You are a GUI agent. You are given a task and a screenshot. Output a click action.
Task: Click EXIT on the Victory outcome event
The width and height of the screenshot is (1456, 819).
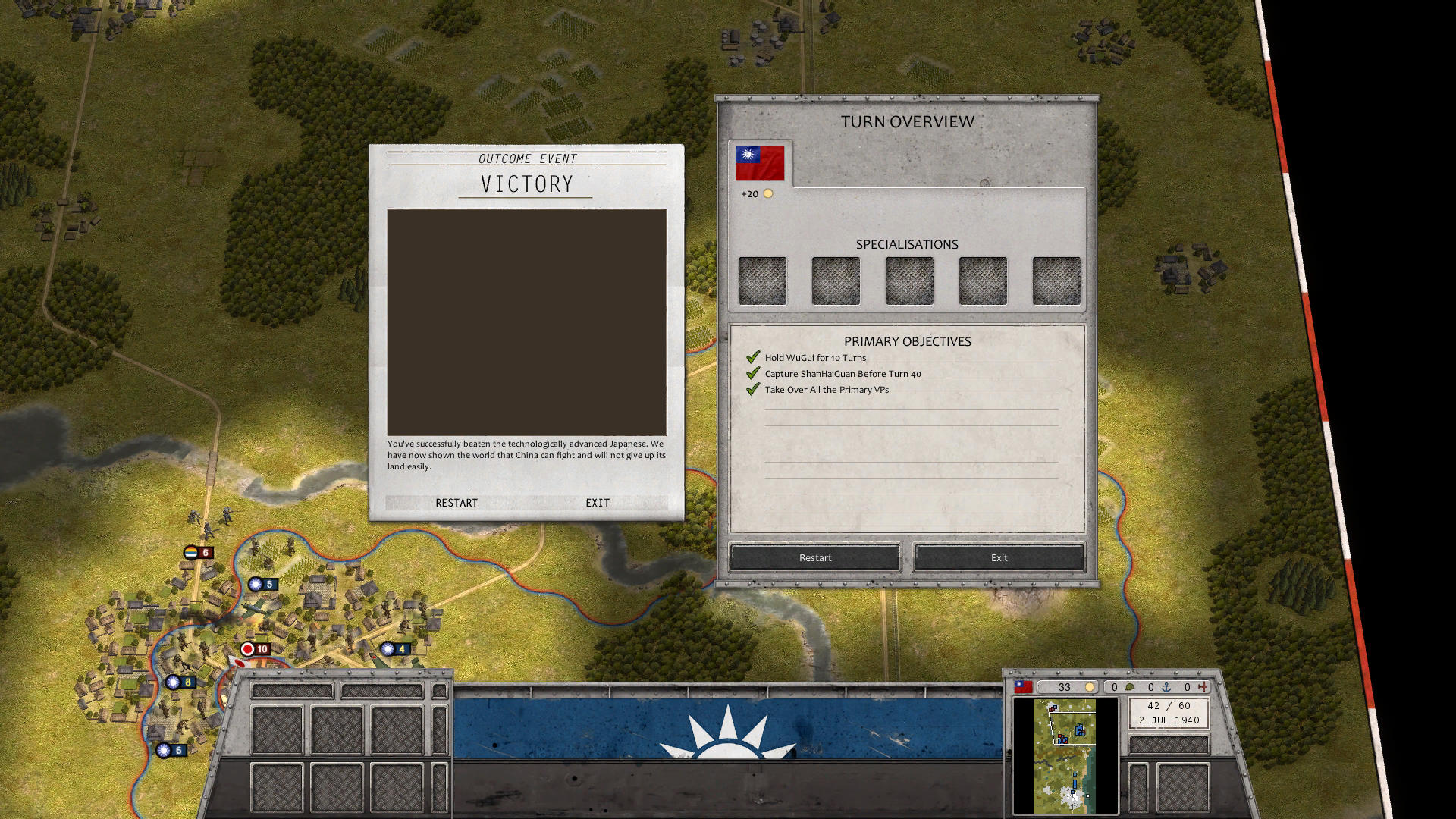point(597,503)
